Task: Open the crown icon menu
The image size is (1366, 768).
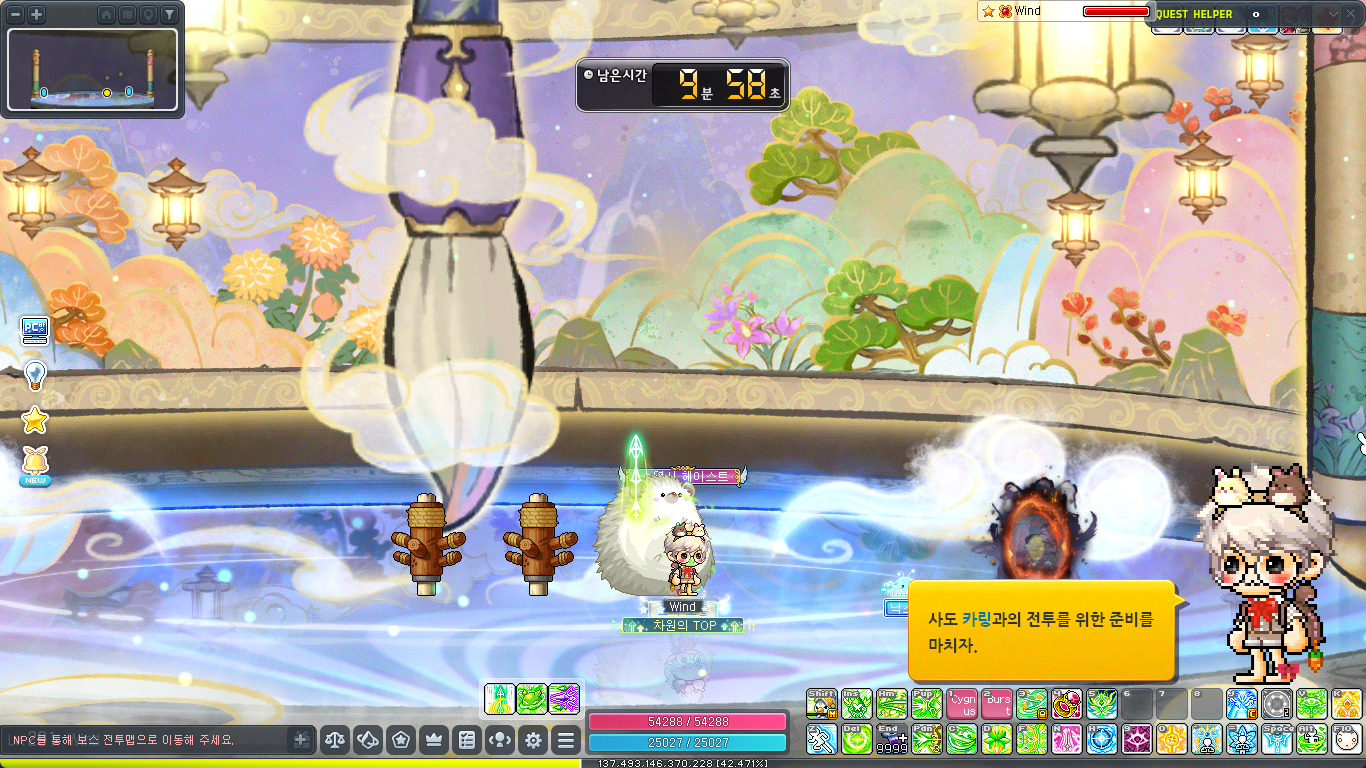Action: coord(434,741)
